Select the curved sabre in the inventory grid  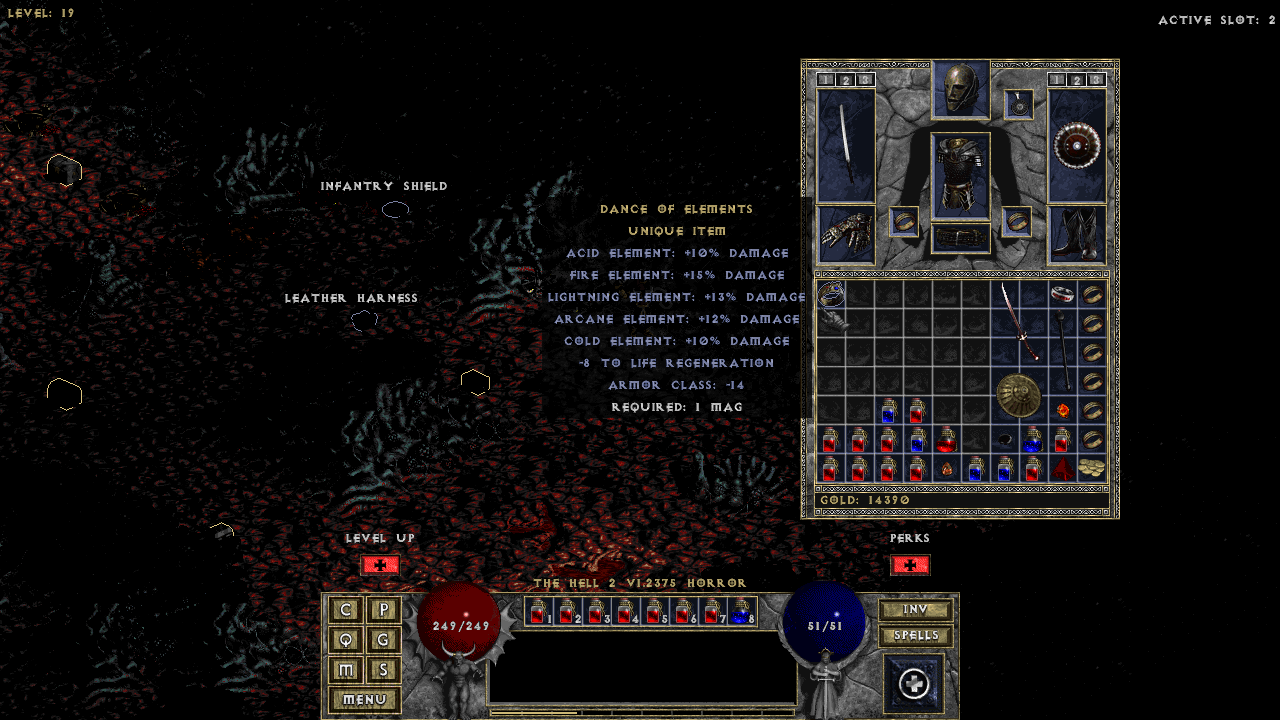(1020, 320)
